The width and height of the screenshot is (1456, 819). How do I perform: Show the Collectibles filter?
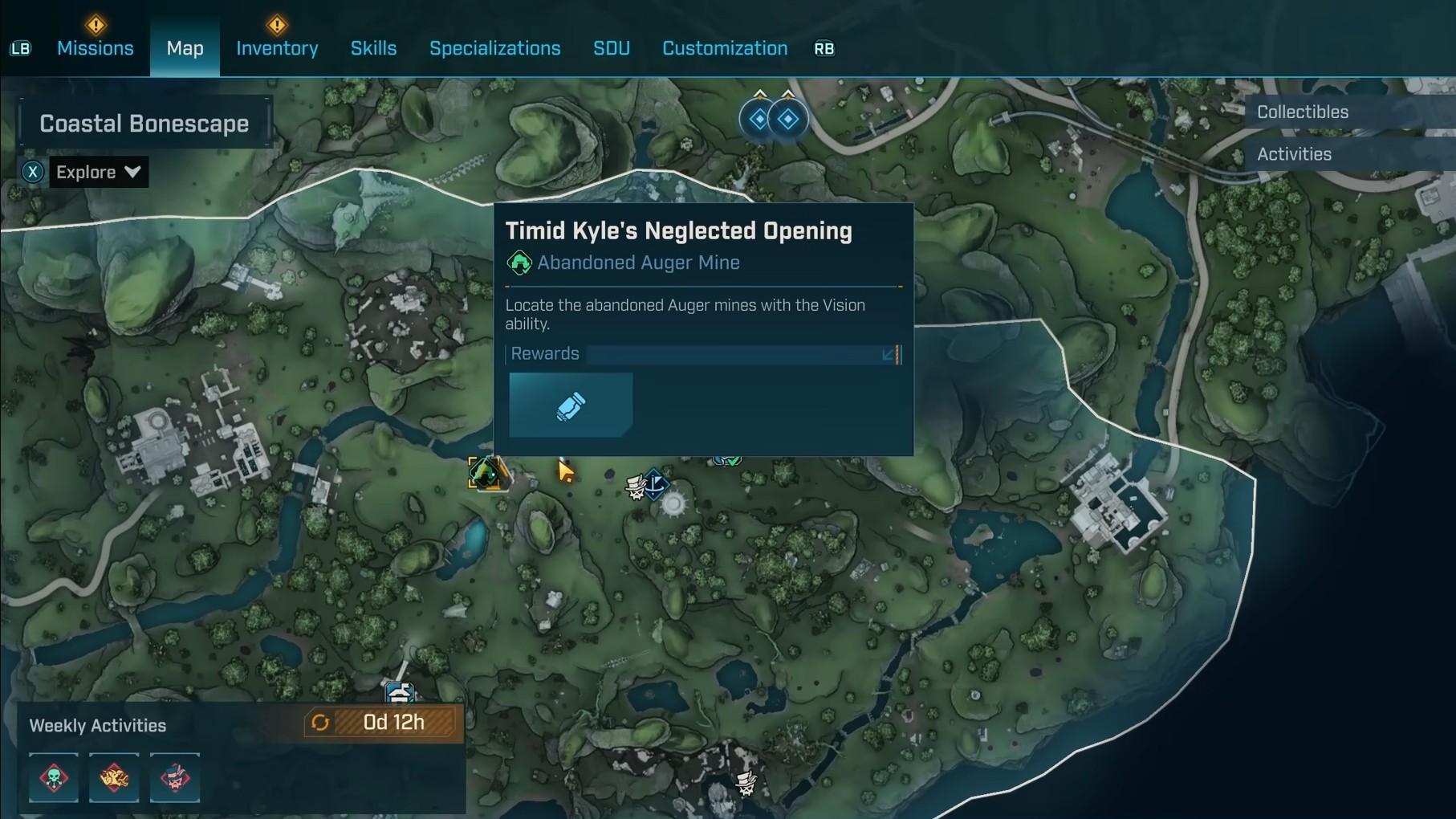[x=1302, y=112]
